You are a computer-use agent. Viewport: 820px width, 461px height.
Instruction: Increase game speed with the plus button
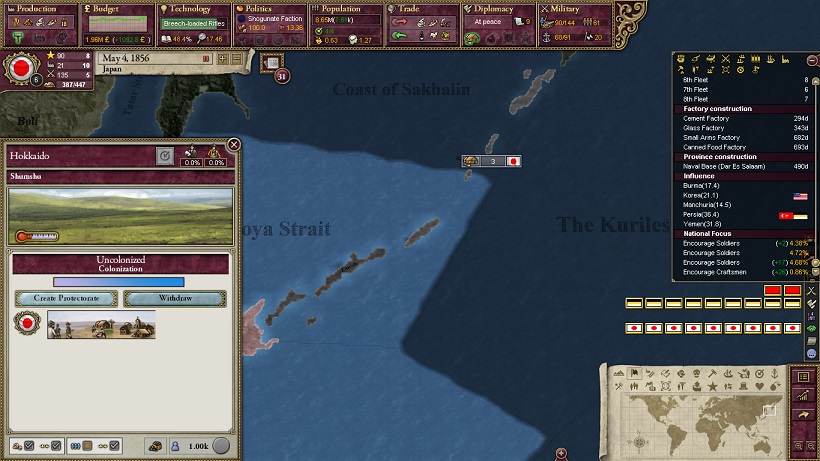click(223, 59)
